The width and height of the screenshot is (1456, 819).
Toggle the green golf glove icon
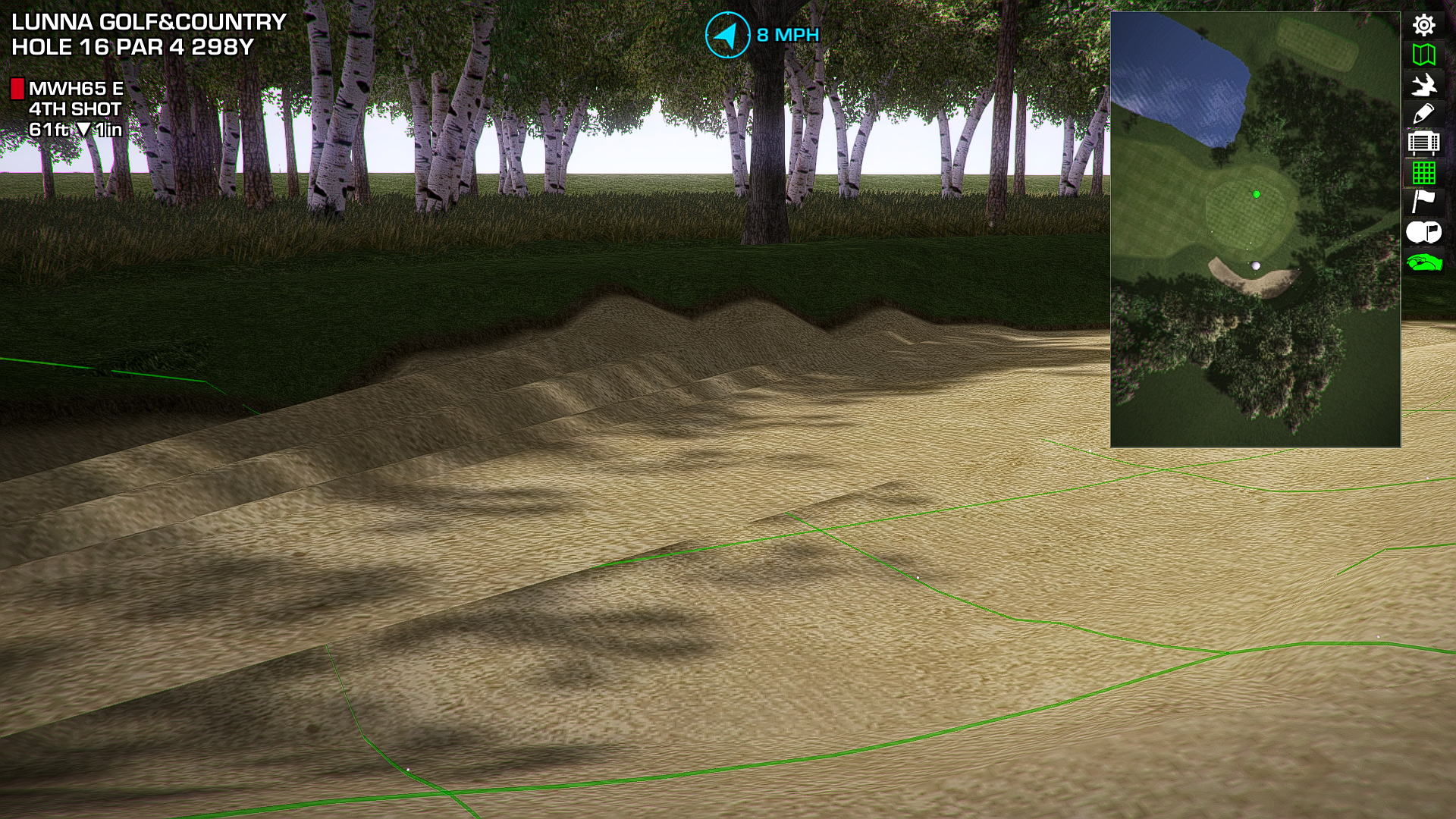click(x=1423, y=262)
